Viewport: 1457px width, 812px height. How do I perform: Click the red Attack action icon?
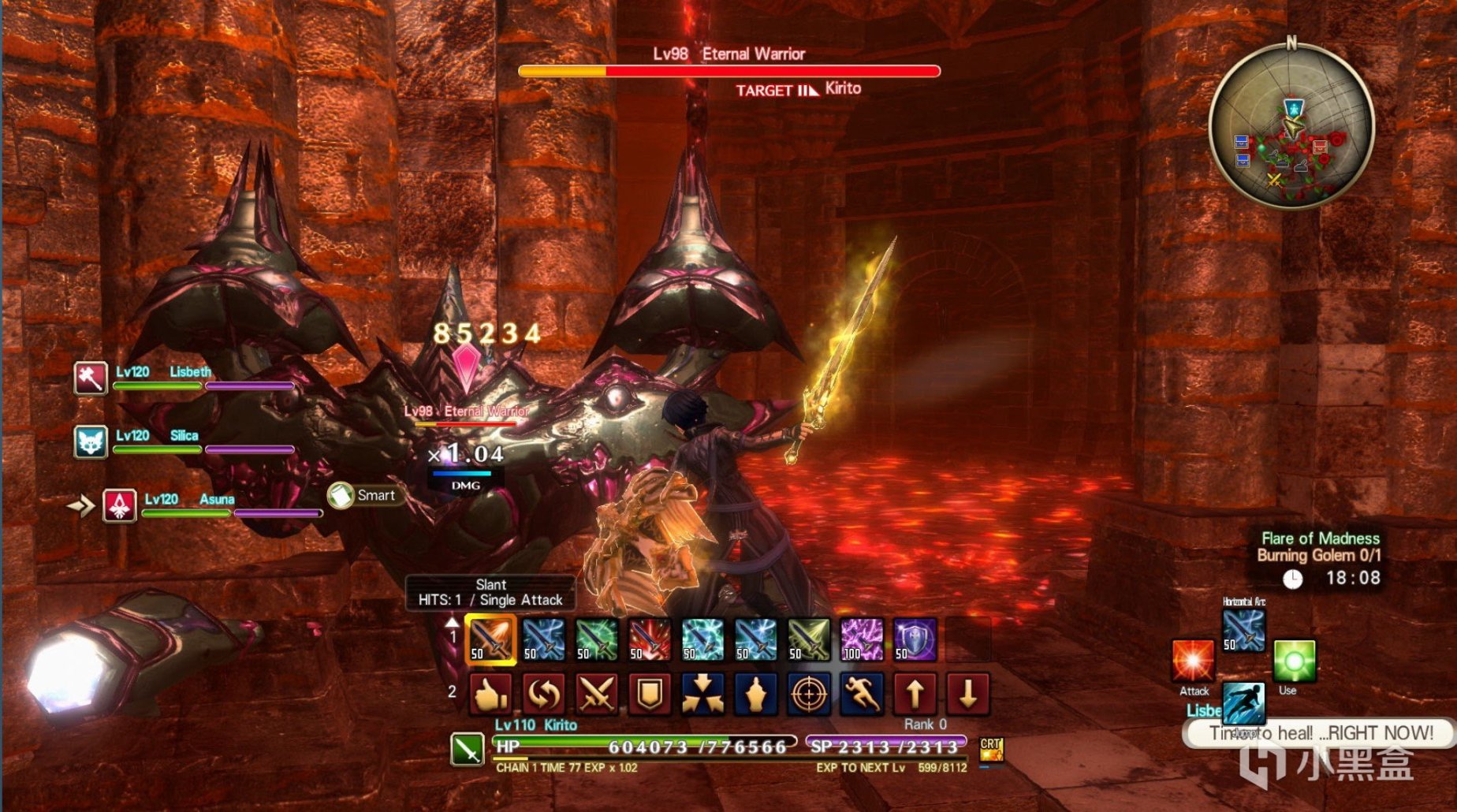[x=1193, y=661]
